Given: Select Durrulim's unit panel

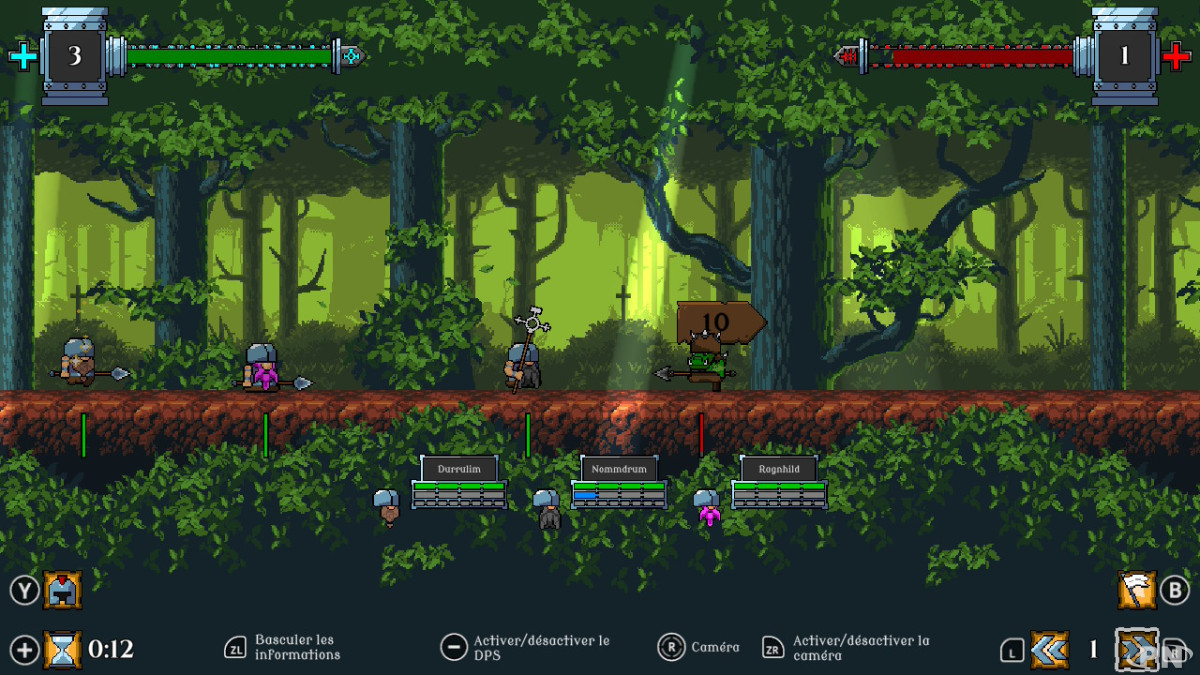Looking at the screenshot, I should point(459,482).
